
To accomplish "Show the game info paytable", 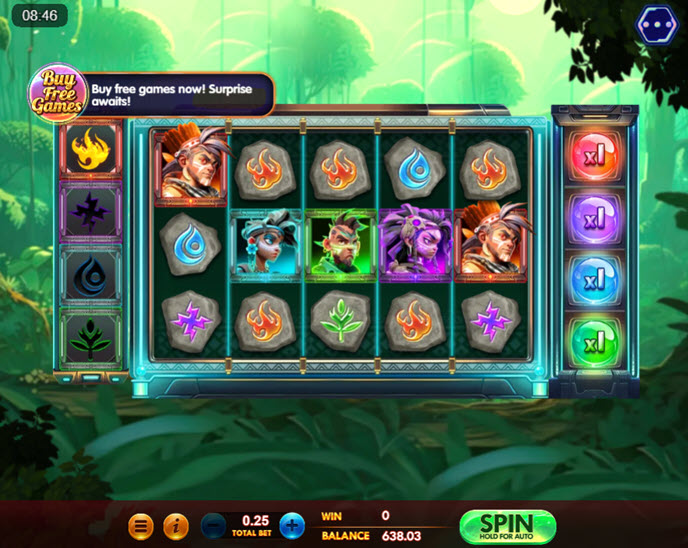I will (175, 525).
